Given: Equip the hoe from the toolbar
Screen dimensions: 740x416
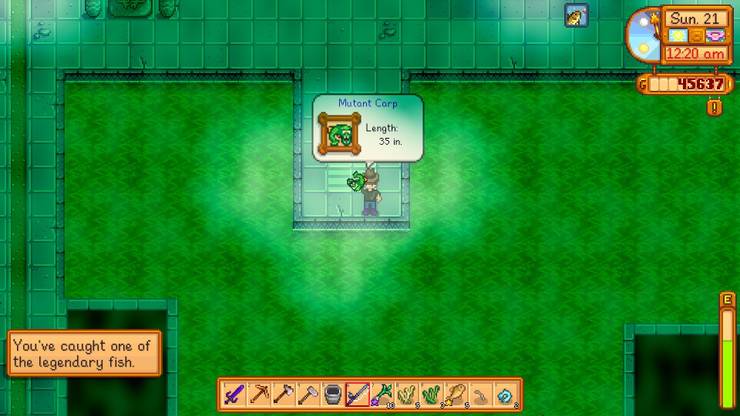Looking at the screenshot, I should [x=308, y=394].
